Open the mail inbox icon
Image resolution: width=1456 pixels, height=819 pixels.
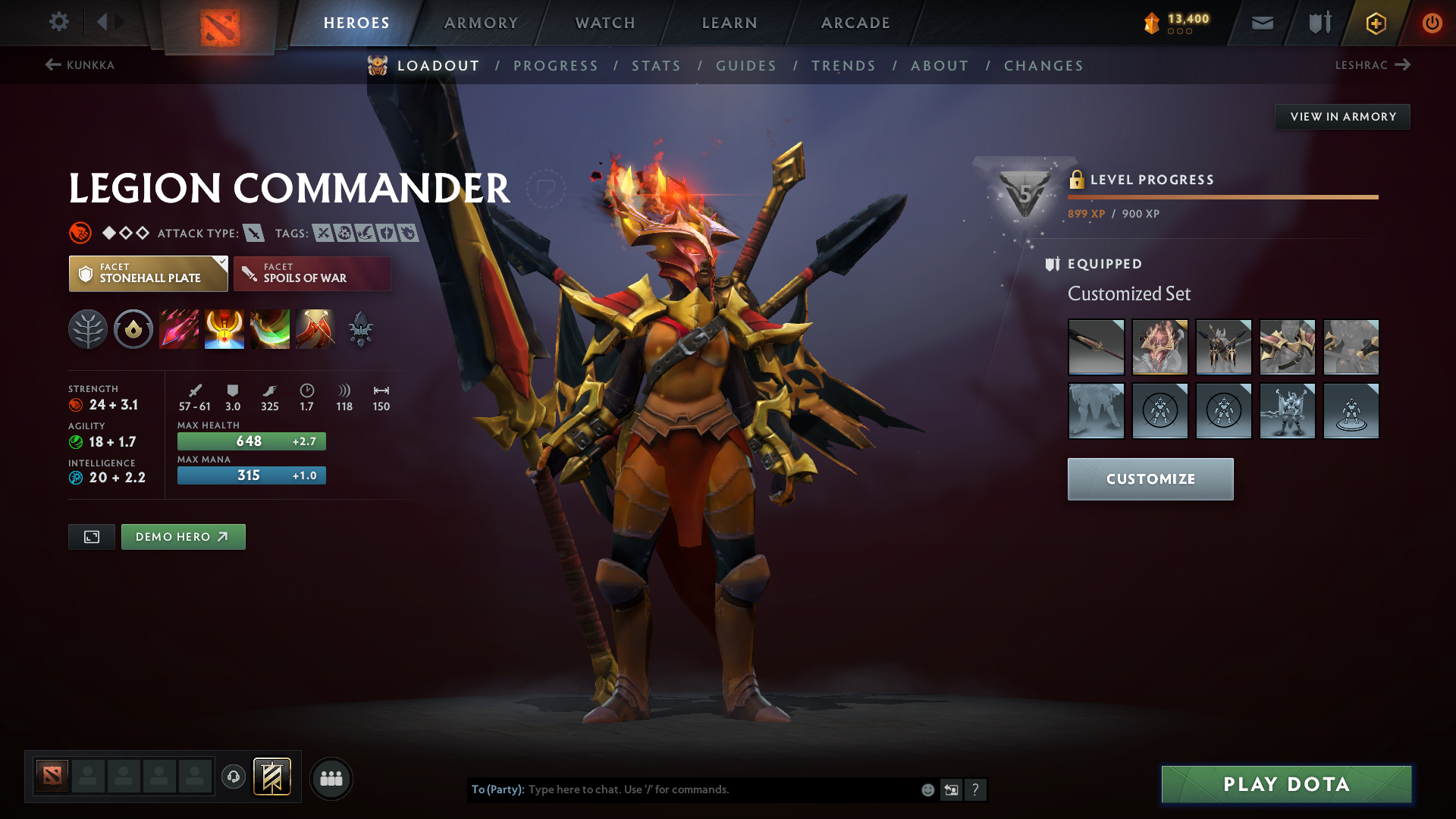click(1262, 23)
